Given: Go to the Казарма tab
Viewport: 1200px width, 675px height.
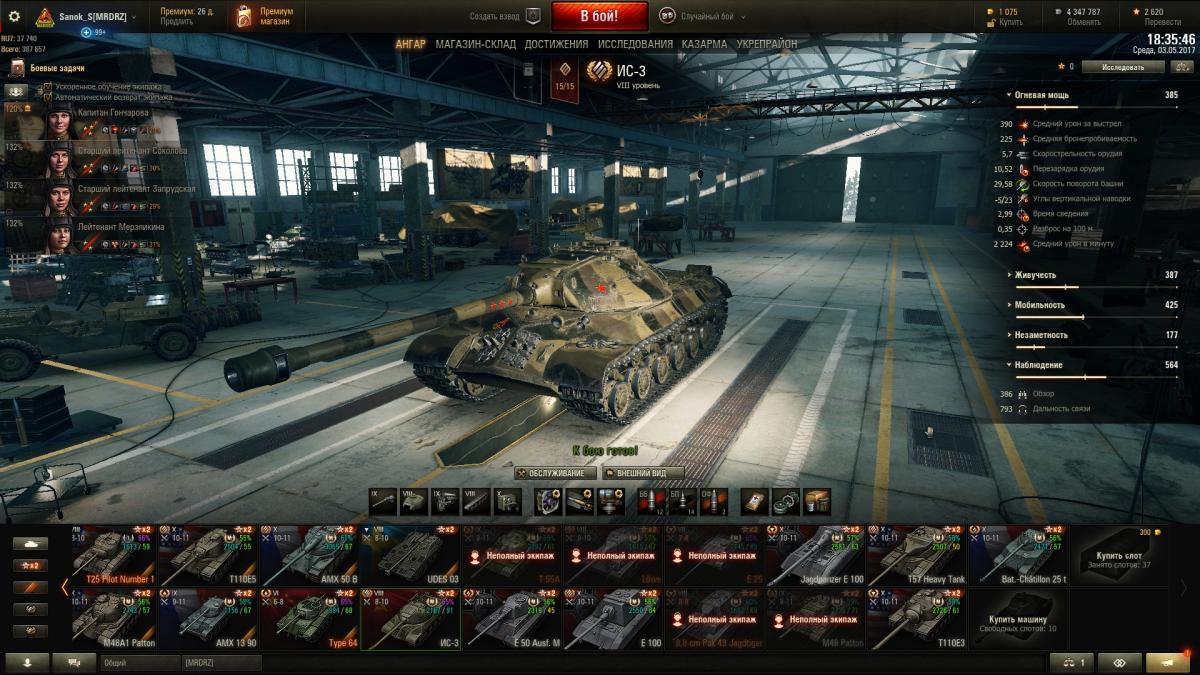Looking at the screenshot, I should (704, 45).
